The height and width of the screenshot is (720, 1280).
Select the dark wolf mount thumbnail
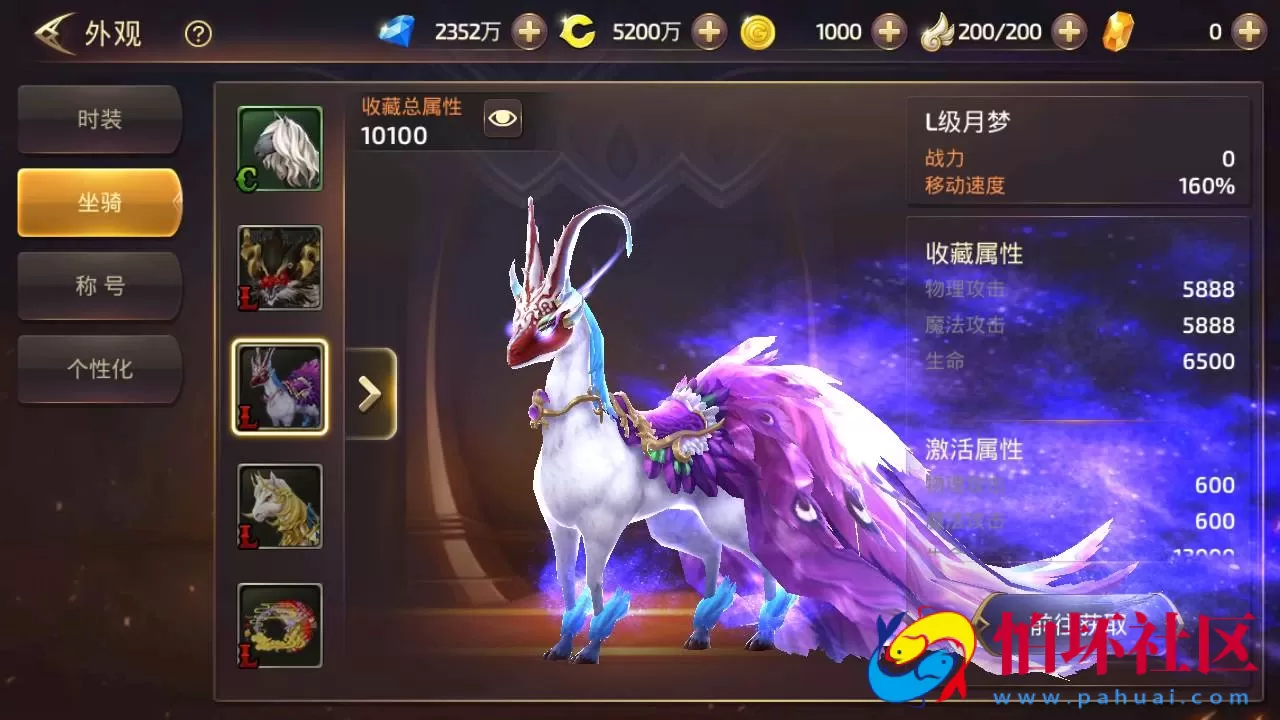coord(279,267)
